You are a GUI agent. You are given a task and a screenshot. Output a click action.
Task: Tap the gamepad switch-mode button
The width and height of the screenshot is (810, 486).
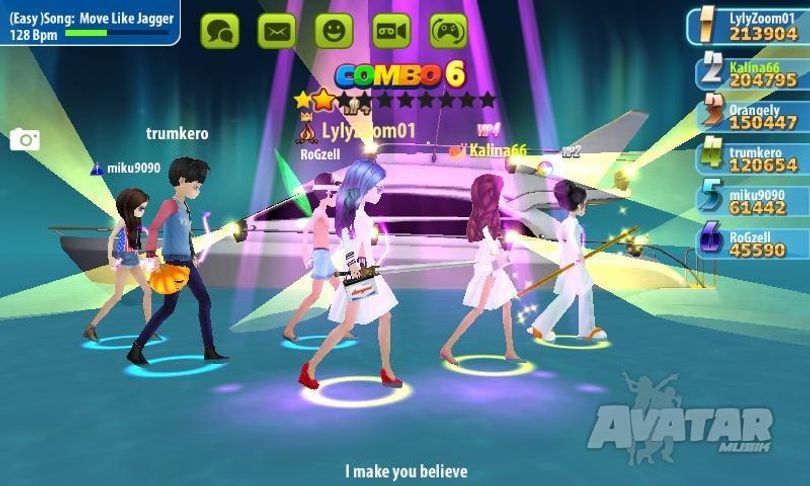pos(448,31)
